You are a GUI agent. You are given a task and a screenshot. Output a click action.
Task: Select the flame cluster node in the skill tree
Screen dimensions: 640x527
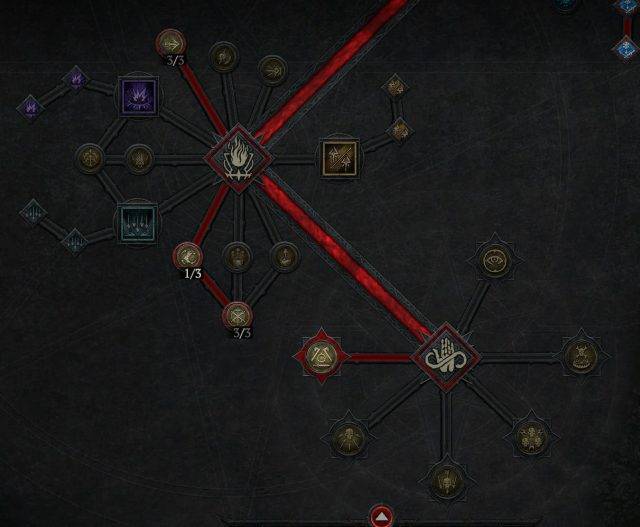tap(239, 156)
